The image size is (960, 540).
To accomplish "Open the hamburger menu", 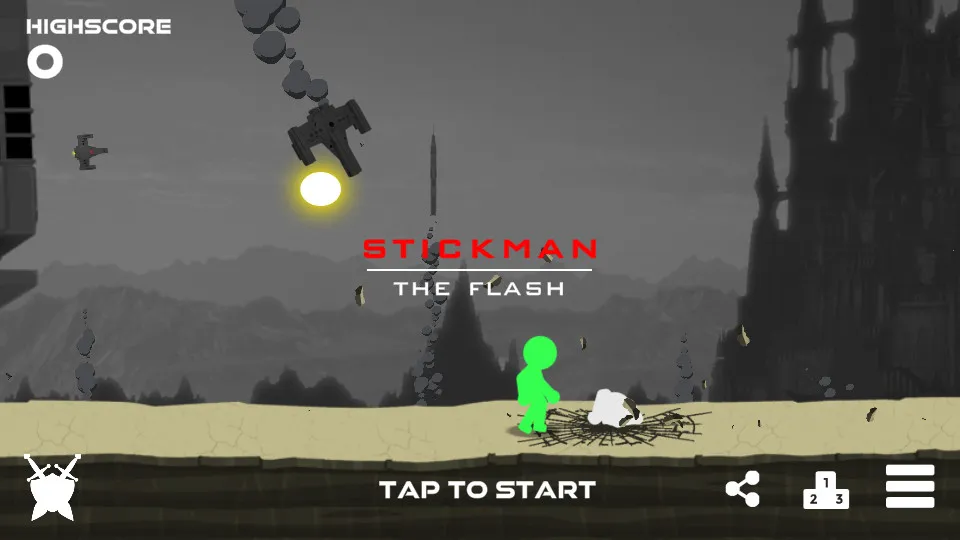I will point(910,487).
